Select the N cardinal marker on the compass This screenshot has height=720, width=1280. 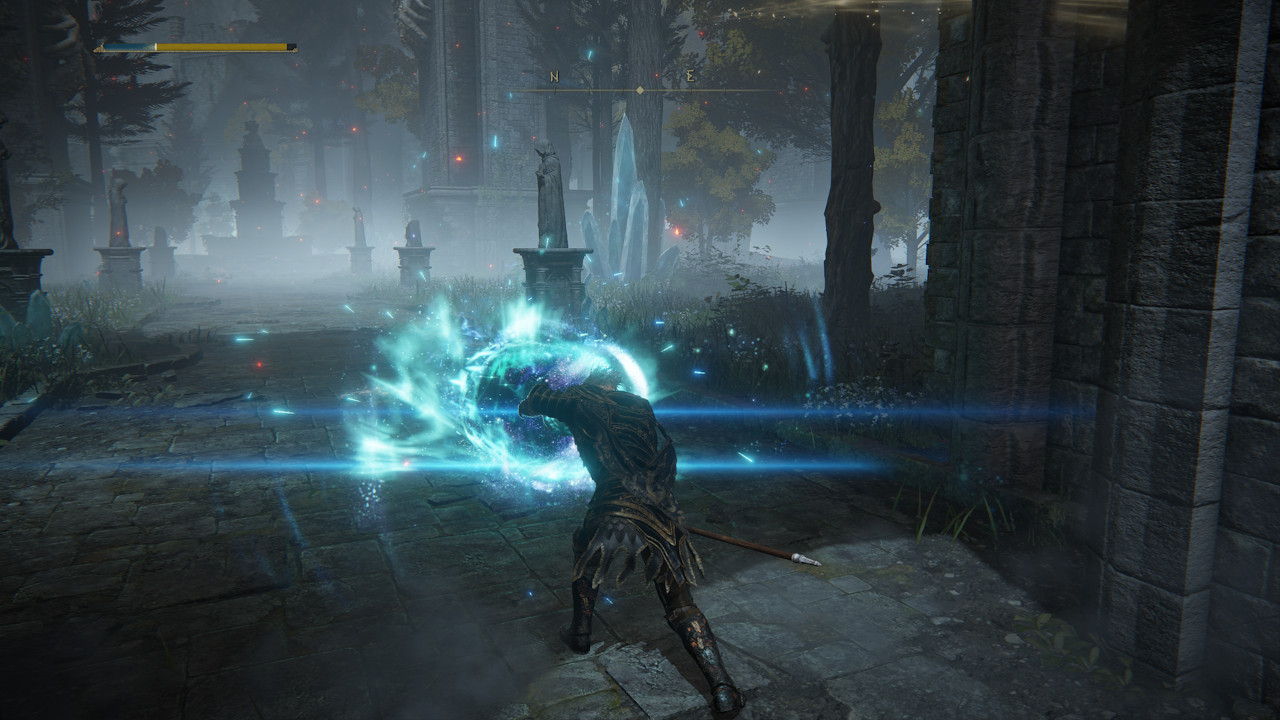[554, 76]
